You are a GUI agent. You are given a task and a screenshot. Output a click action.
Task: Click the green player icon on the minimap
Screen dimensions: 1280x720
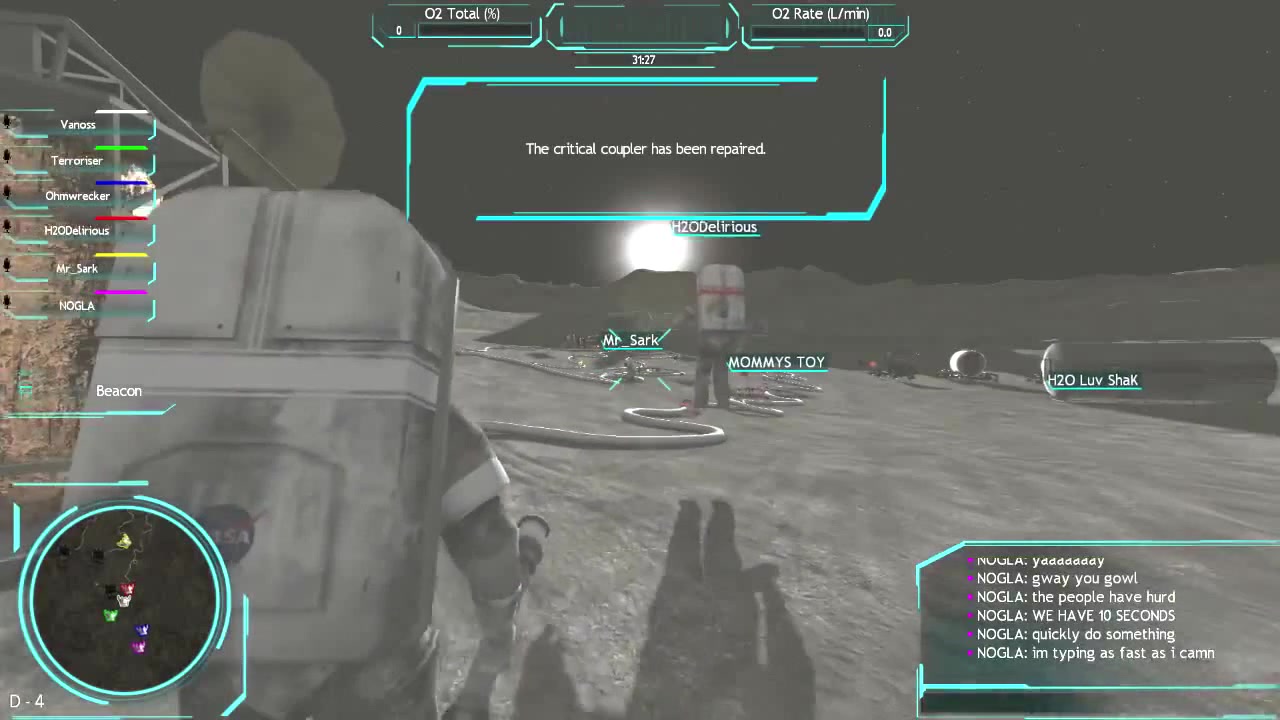click(x=110, y=615)
